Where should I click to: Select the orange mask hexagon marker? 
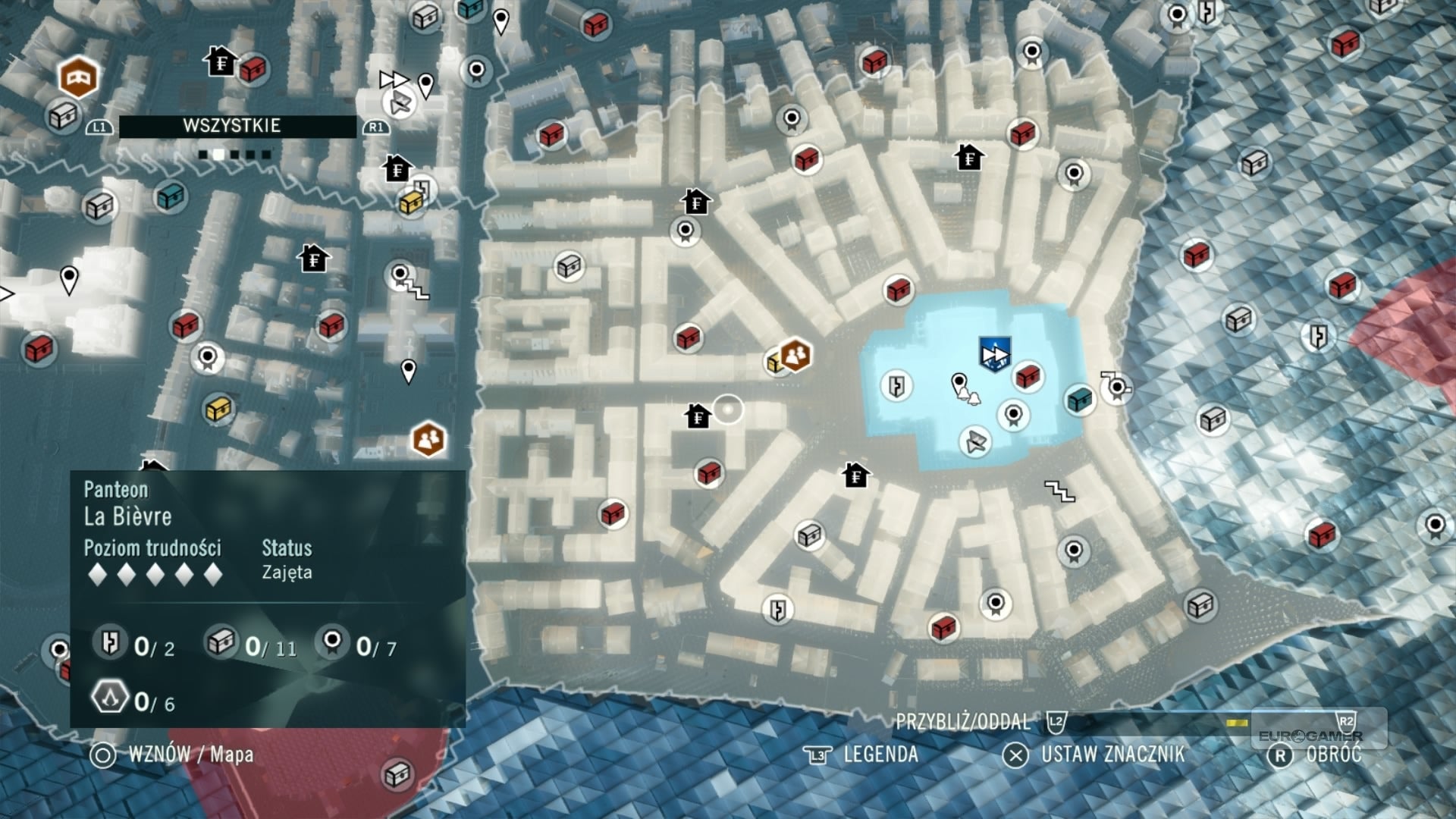[x=78, y=77]
